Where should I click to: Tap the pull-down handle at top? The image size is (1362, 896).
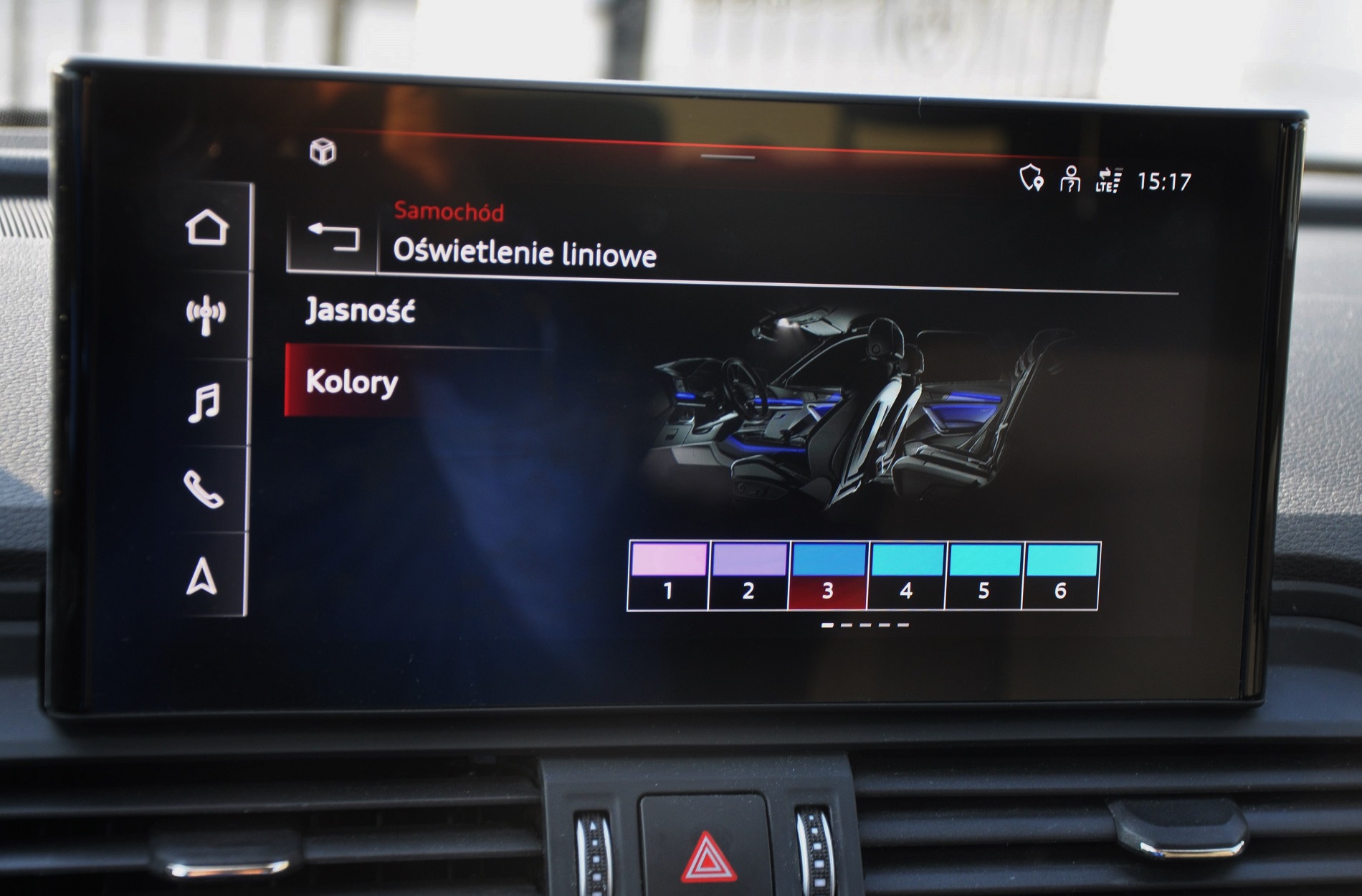point(728,157)
